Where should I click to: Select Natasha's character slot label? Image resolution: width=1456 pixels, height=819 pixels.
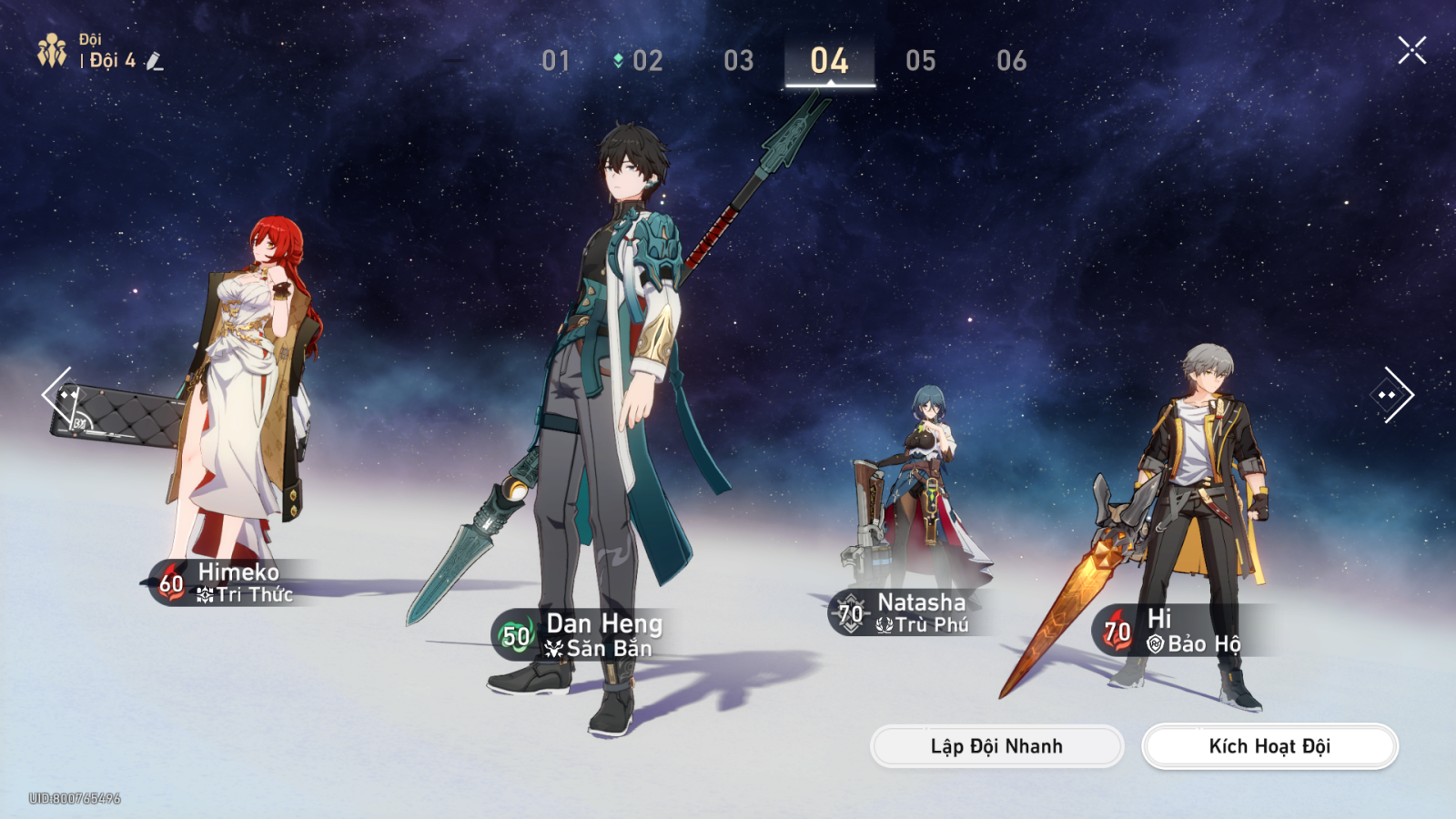pyautogui.click(x=908, y=612)
